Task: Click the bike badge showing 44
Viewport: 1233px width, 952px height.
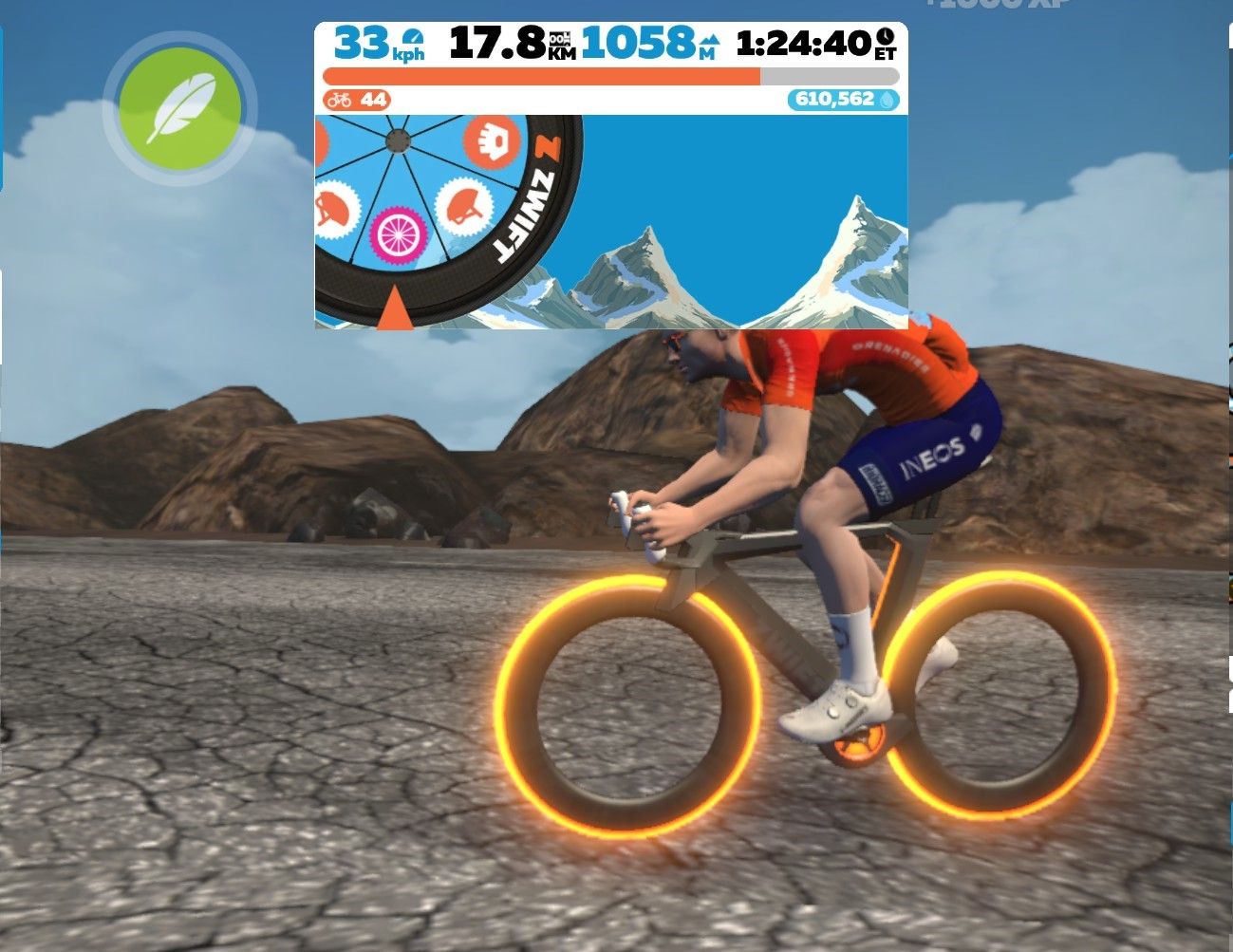Action: pyautogui.click(x=356, y=100)
